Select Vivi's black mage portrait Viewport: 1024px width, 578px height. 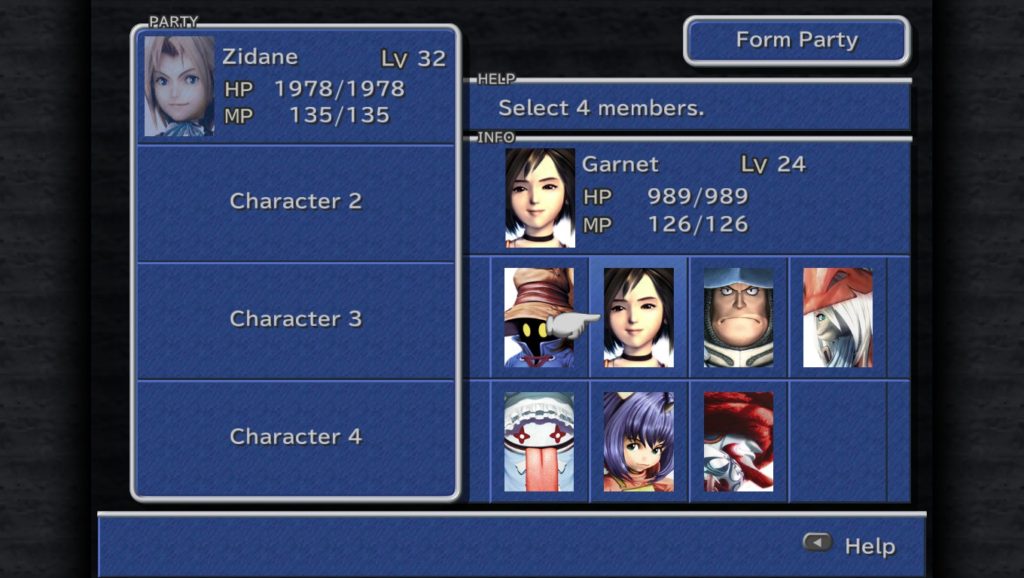539,318
